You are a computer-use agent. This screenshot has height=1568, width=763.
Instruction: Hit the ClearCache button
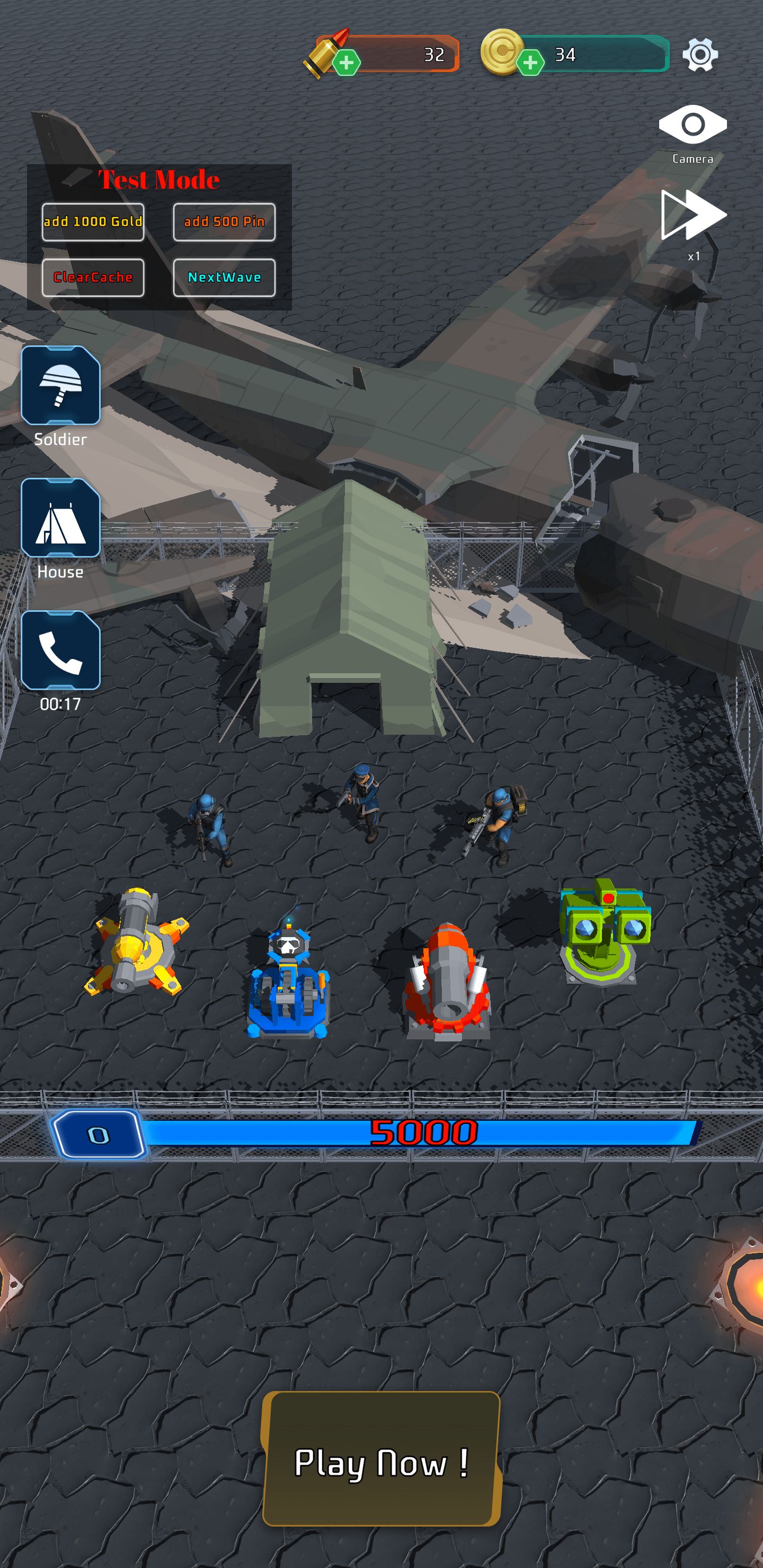[x=93, y=278]
